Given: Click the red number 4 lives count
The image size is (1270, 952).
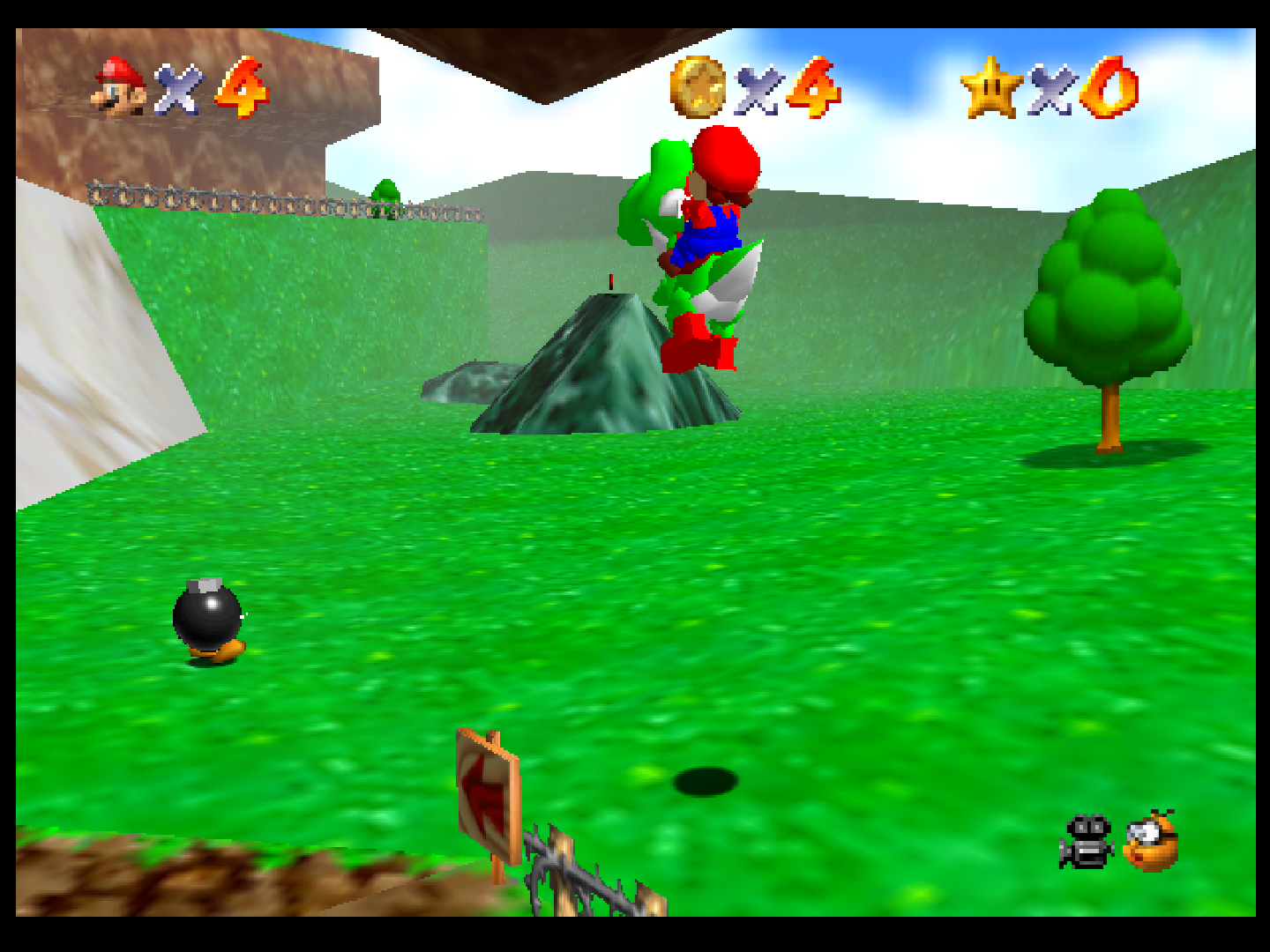Looking at the screenshot, I should click(241, 86).
